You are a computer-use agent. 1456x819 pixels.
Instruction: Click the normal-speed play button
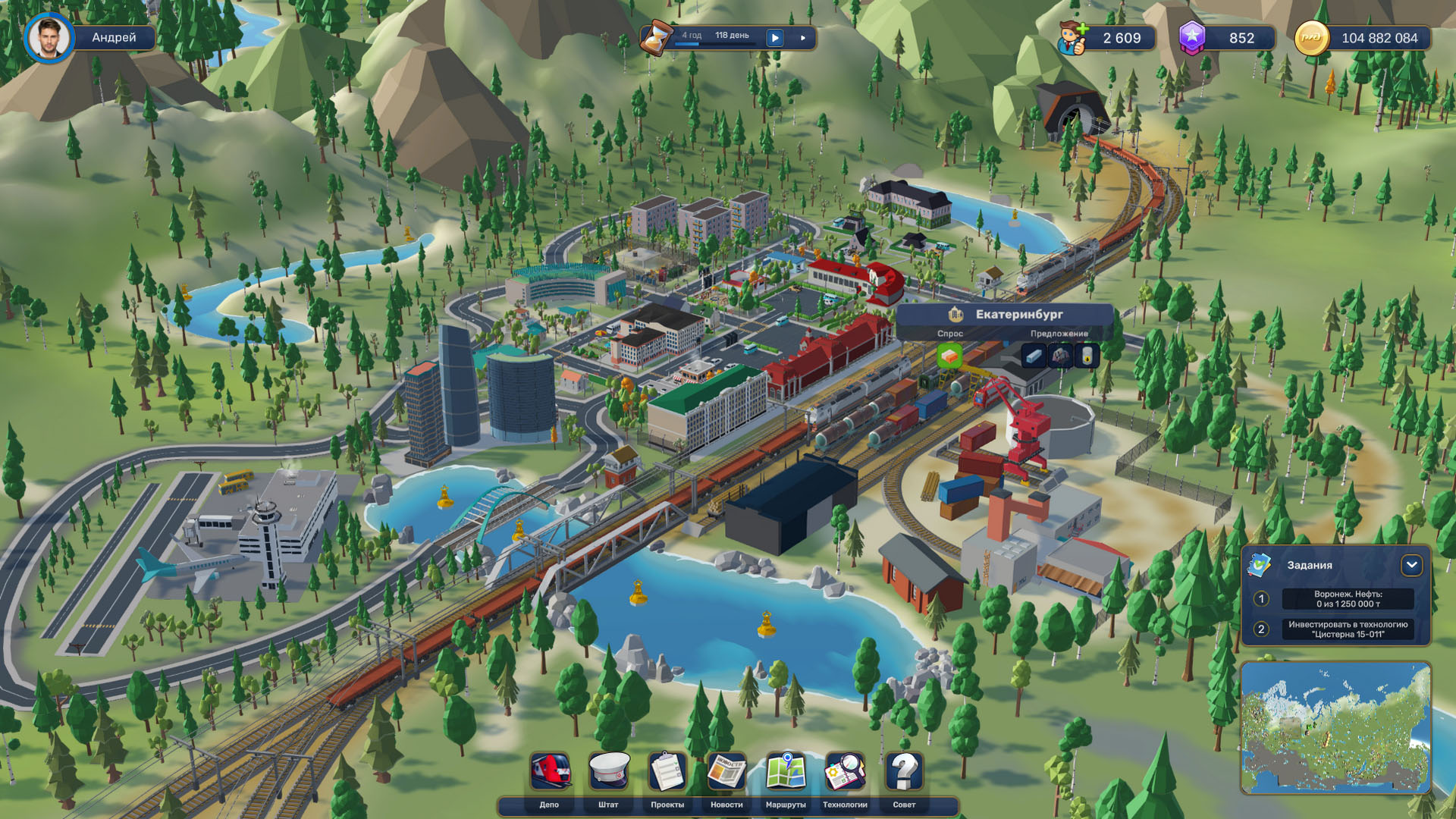point(775,38)
